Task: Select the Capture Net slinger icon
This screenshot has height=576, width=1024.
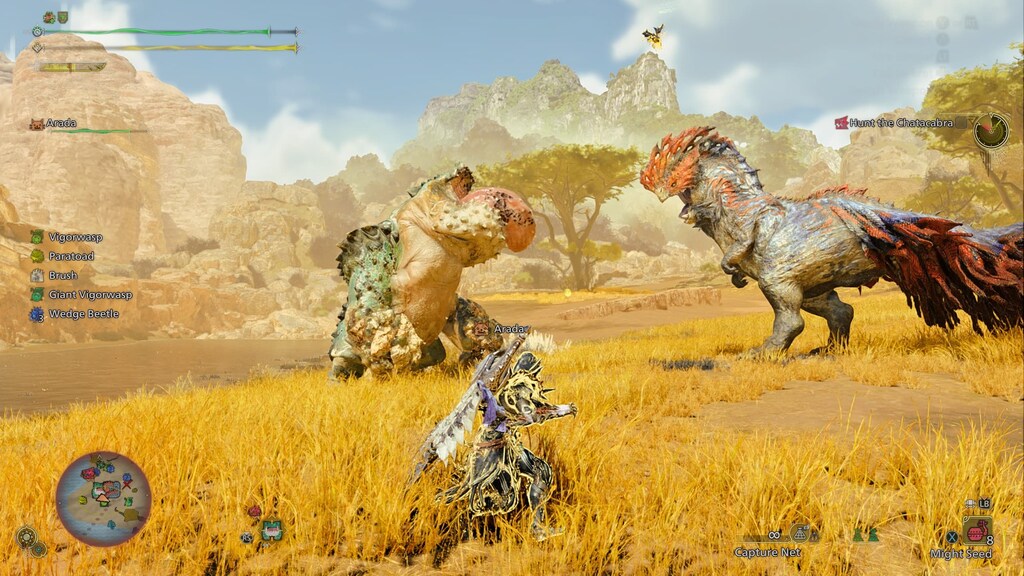Action: 800,534
